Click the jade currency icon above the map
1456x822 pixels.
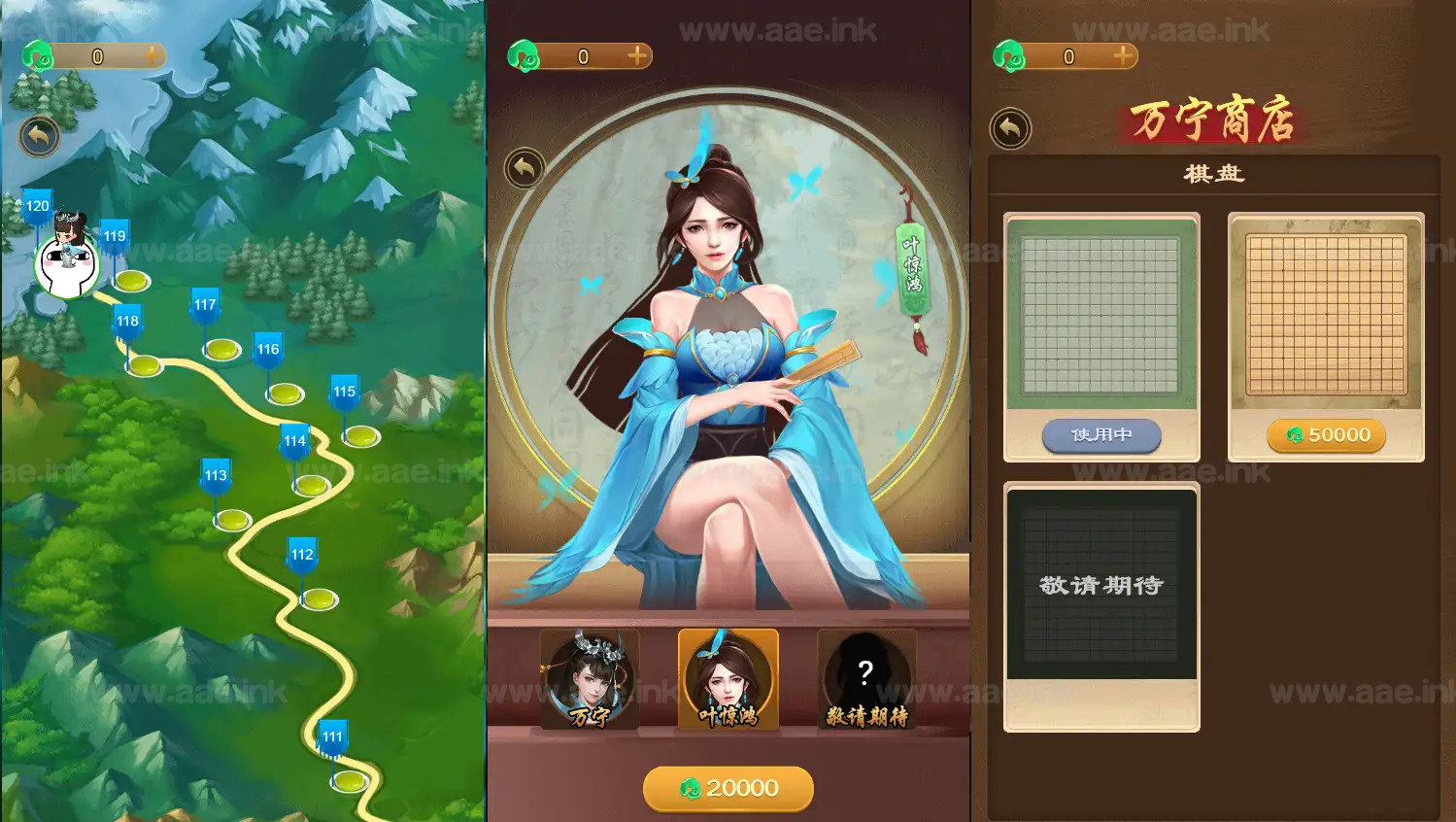39,53
